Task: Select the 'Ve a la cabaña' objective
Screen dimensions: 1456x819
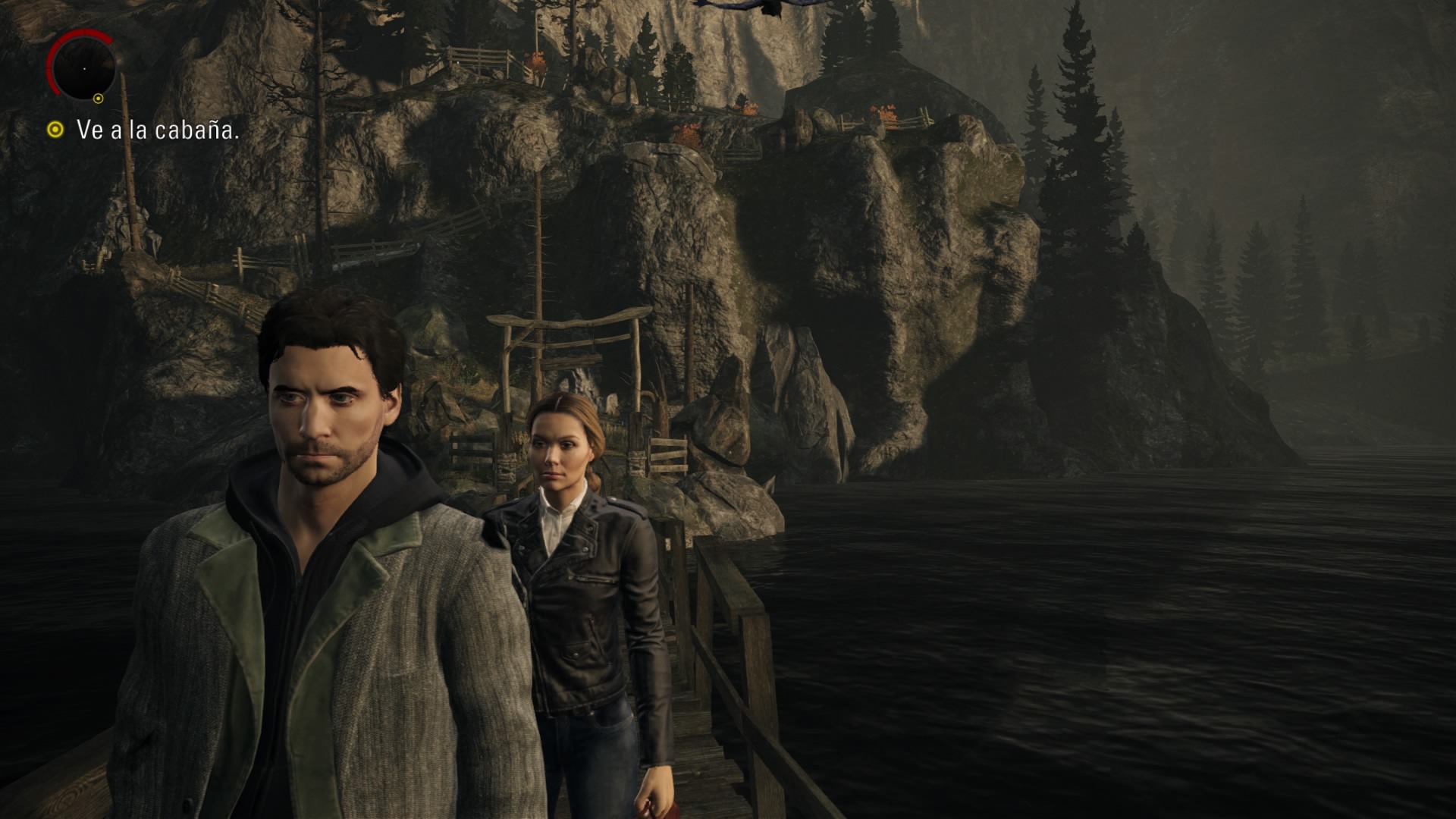Action: (x=157, y=130)
